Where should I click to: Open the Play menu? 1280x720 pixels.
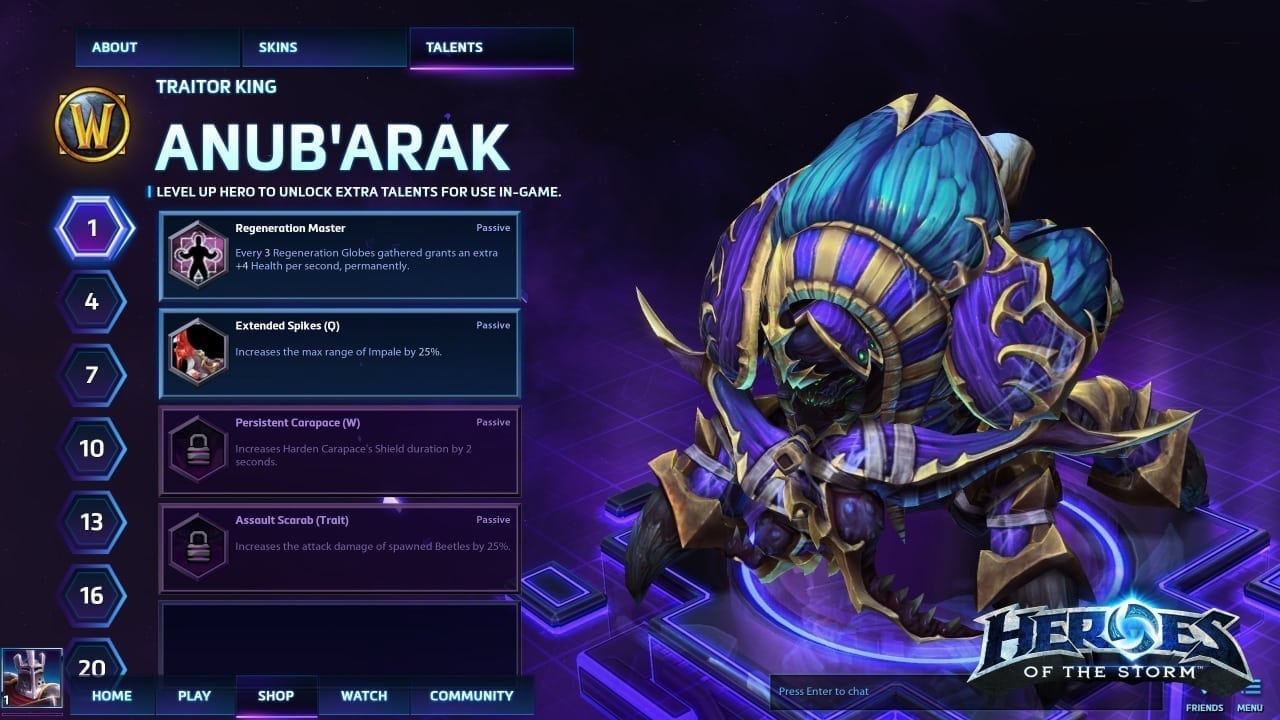pos(194,696)
